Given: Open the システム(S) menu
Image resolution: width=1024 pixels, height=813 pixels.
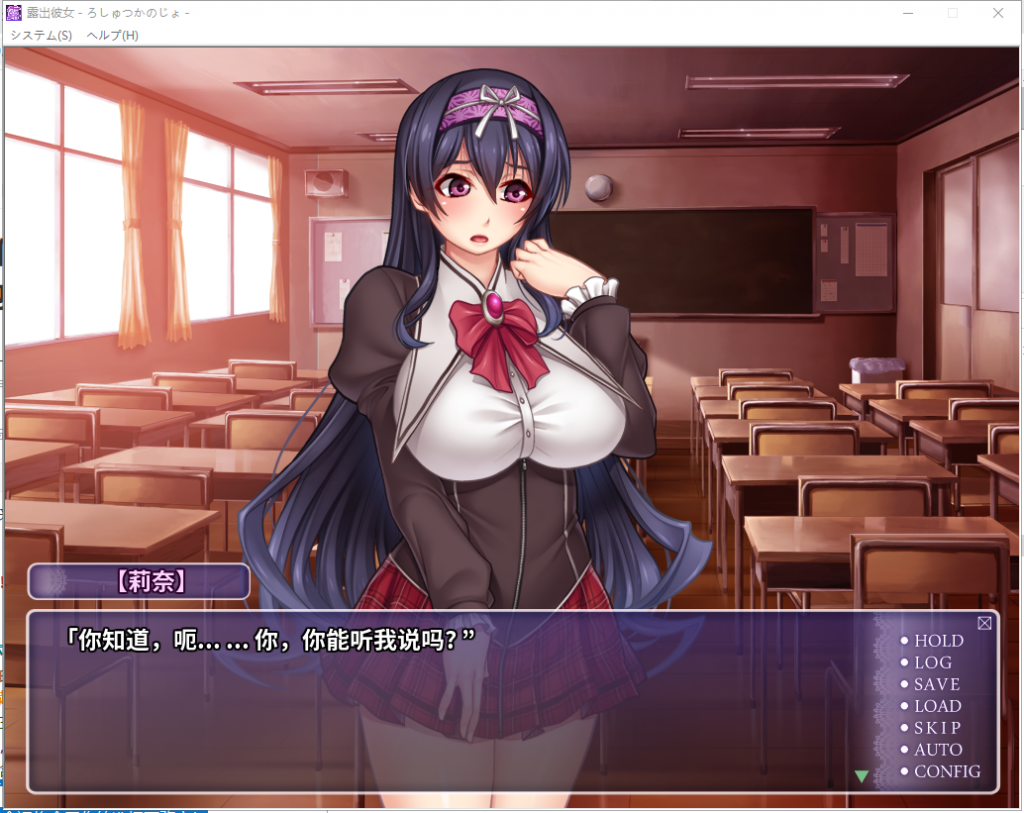Looking at the screenshot, I should [x=41, y=35].
